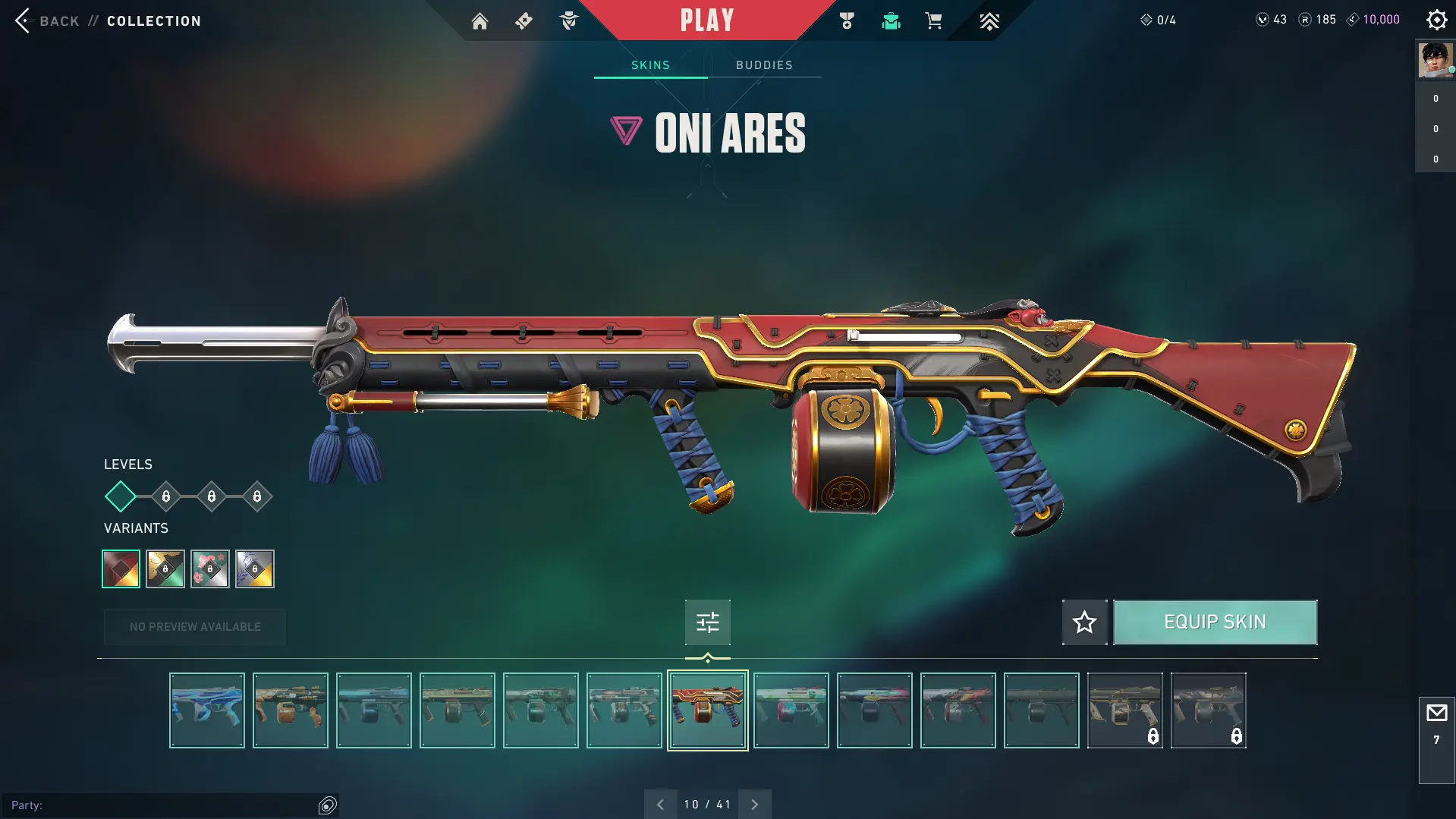The width and height of the screenshot is (1456, 819).
Task: Open the skin filter sliders button
Action: tap(707, 622)
